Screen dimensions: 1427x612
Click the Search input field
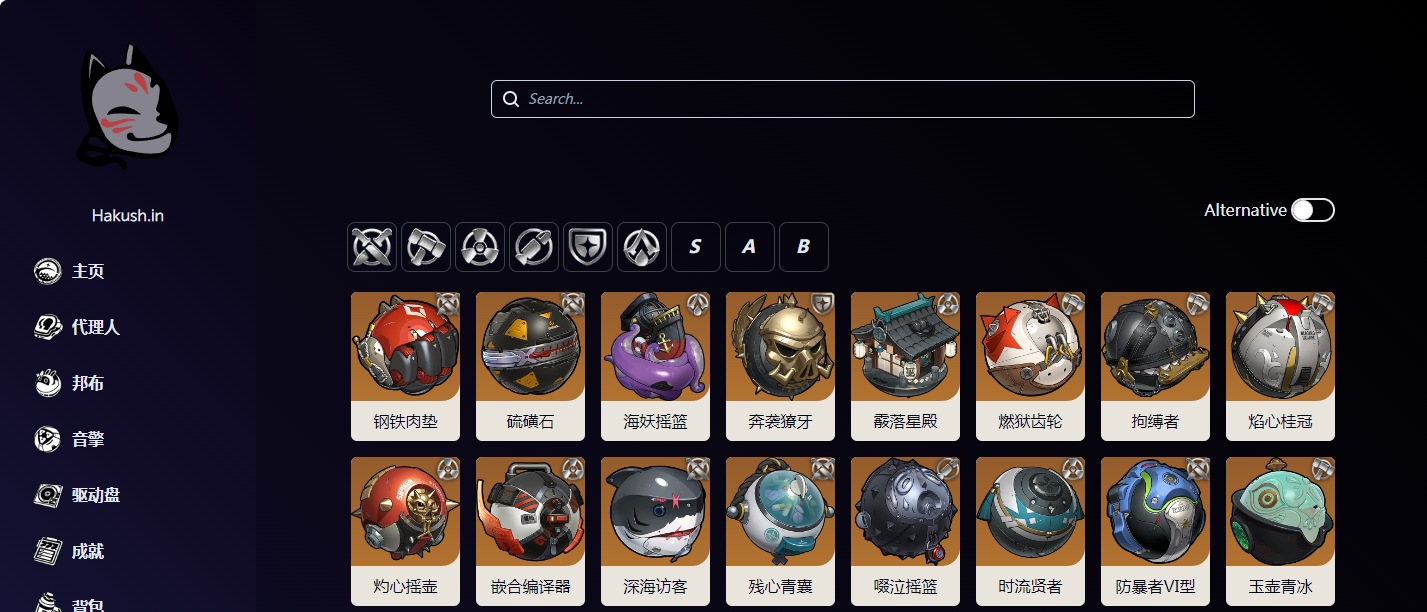click(842, 99)
